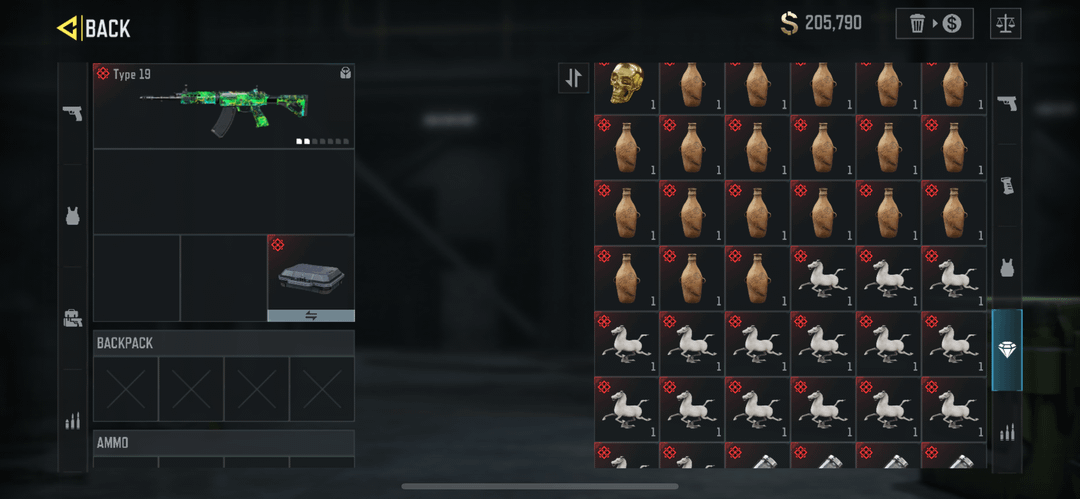Toggle the stash sort arrows button
The height and width of the screenshot is (499, 1080).
pos(574,78)
